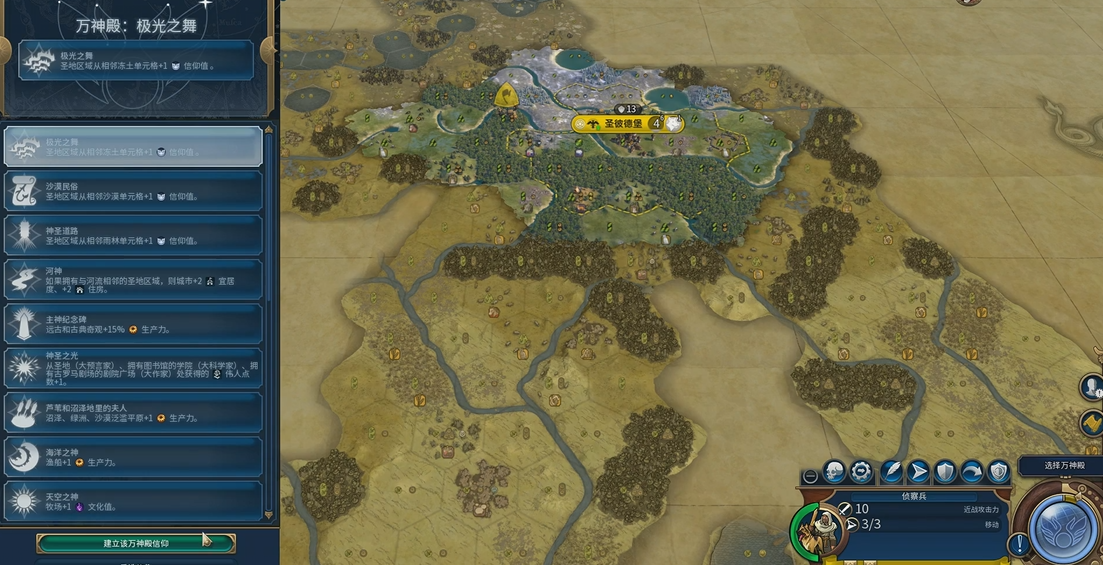Choose the Desert Folklore (沙漠民俗) belief
Screen dimensions: 1103x565
[134, 191]
